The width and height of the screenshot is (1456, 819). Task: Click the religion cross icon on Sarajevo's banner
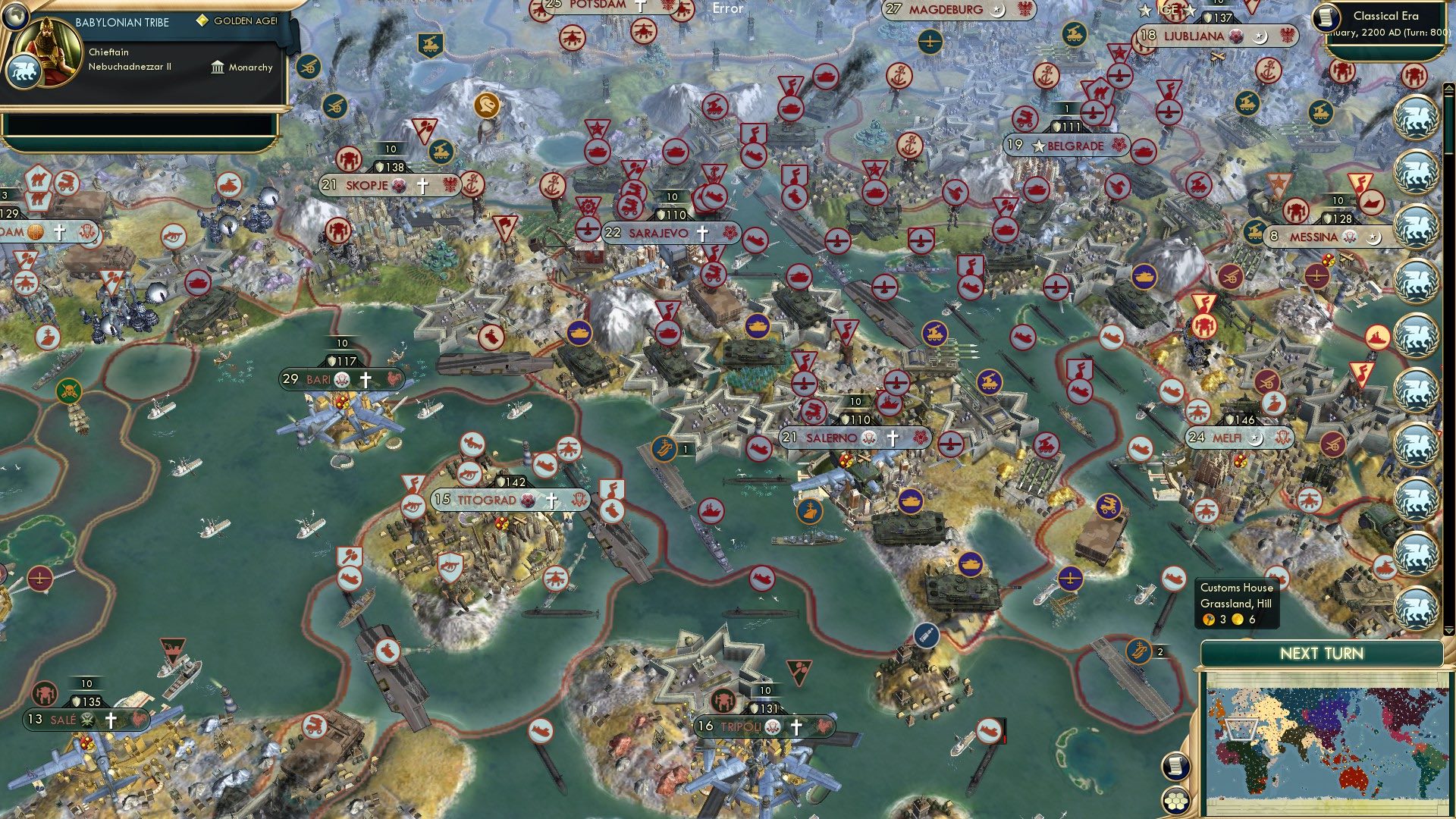701,233
